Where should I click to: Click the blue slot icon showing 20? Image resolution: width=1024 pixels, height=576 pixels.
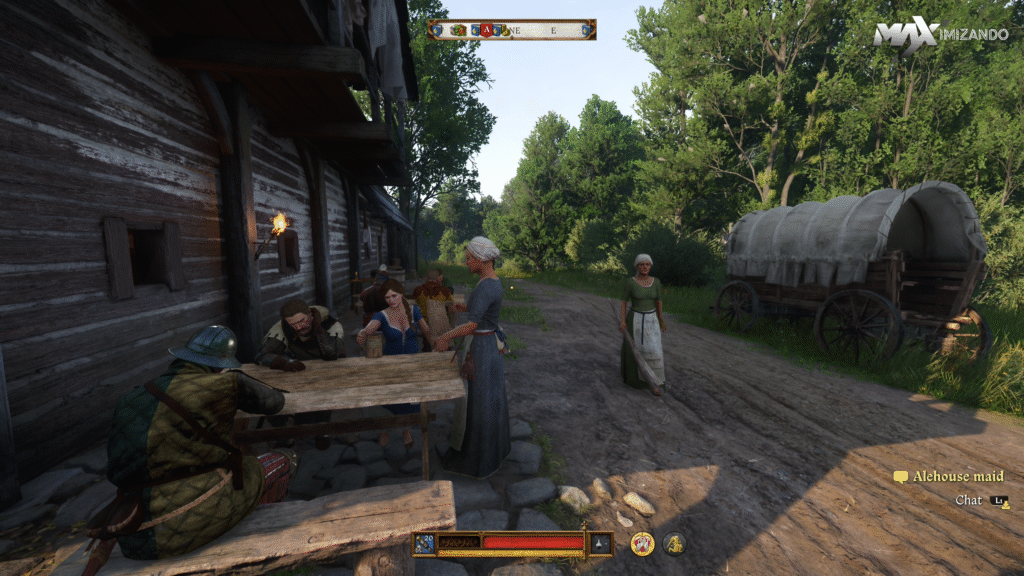click(425, 543)
